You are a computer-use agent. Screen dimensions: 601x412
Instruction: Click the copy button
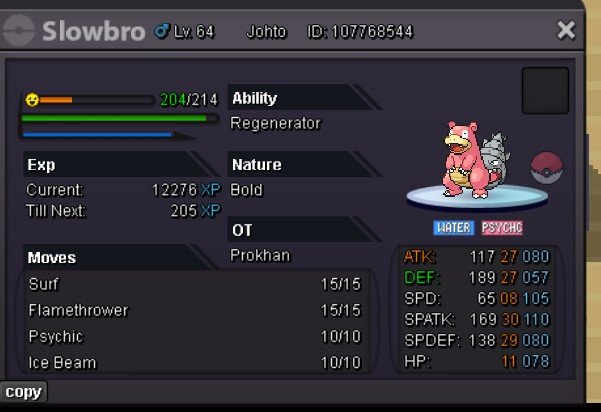(x=23, y=391)
